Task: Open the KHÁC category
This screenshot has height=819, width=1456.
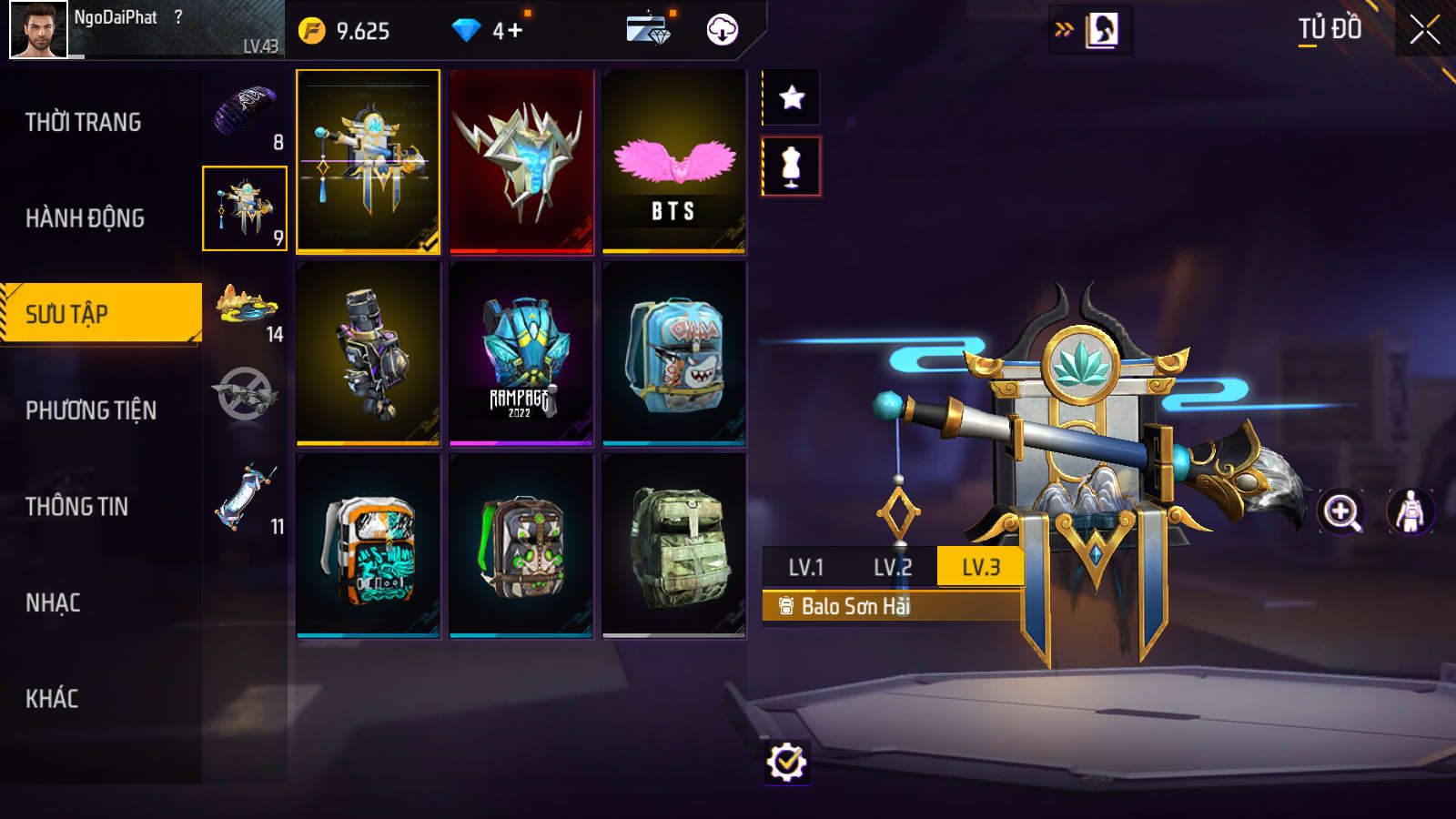Action: click(53, 699)
